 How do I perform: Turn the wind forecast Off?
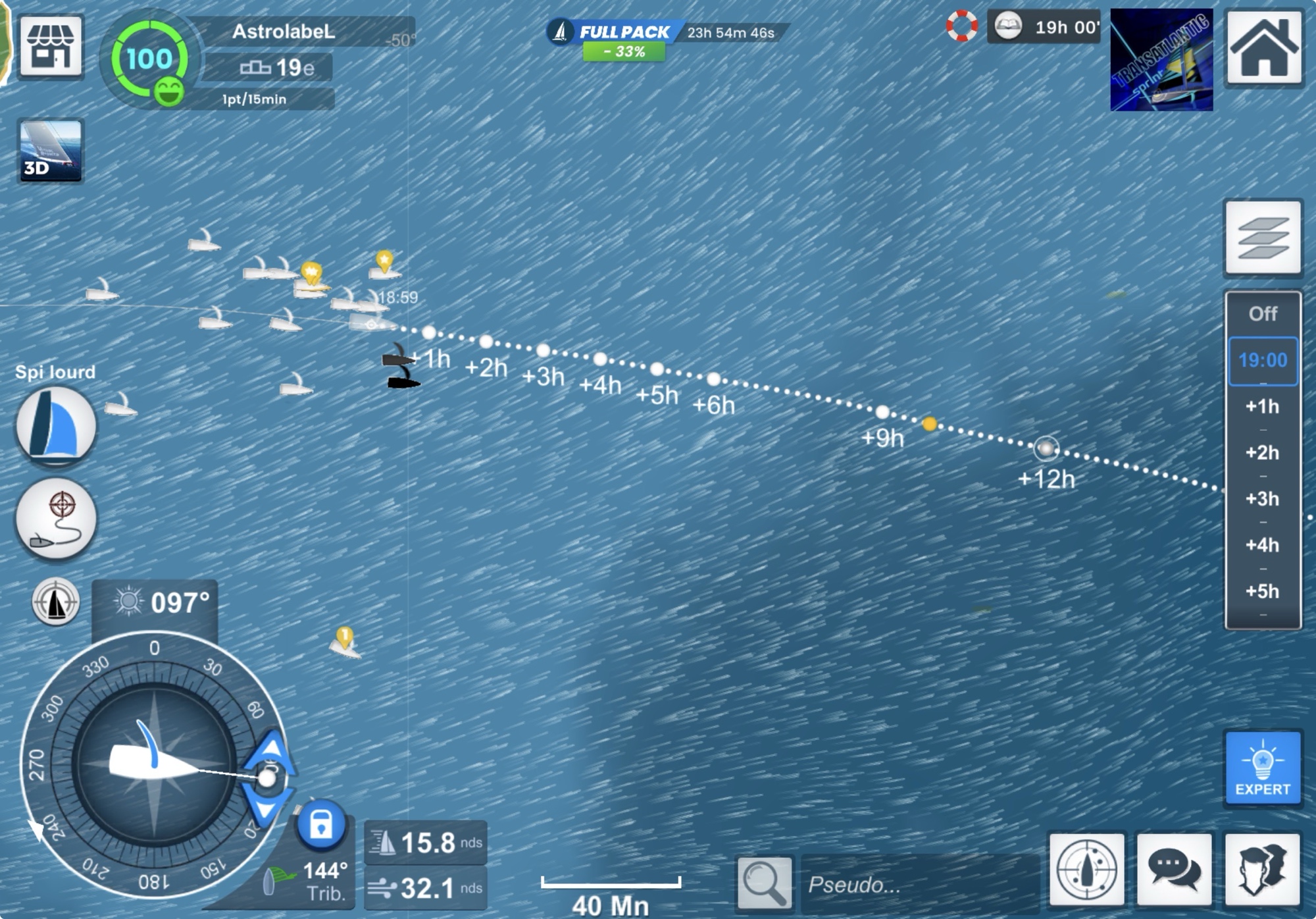(x=1263, y=314)
